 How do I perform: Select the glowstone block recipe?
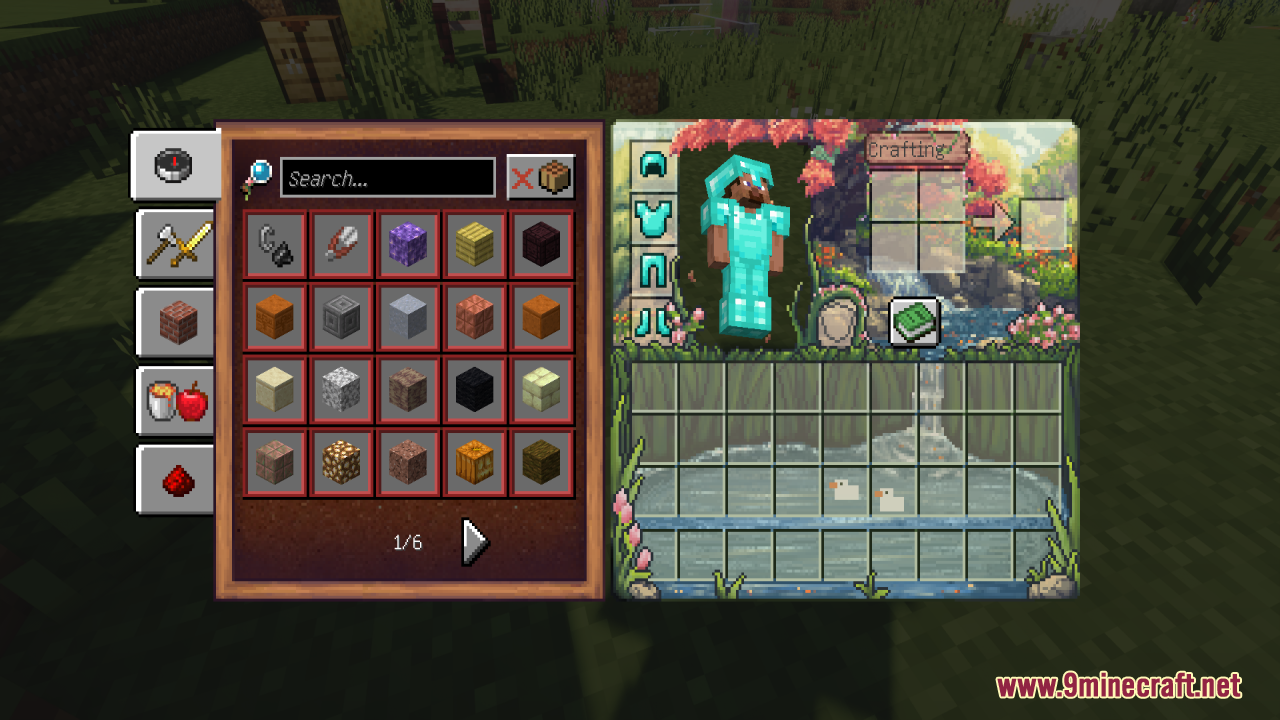pos(342,463)
